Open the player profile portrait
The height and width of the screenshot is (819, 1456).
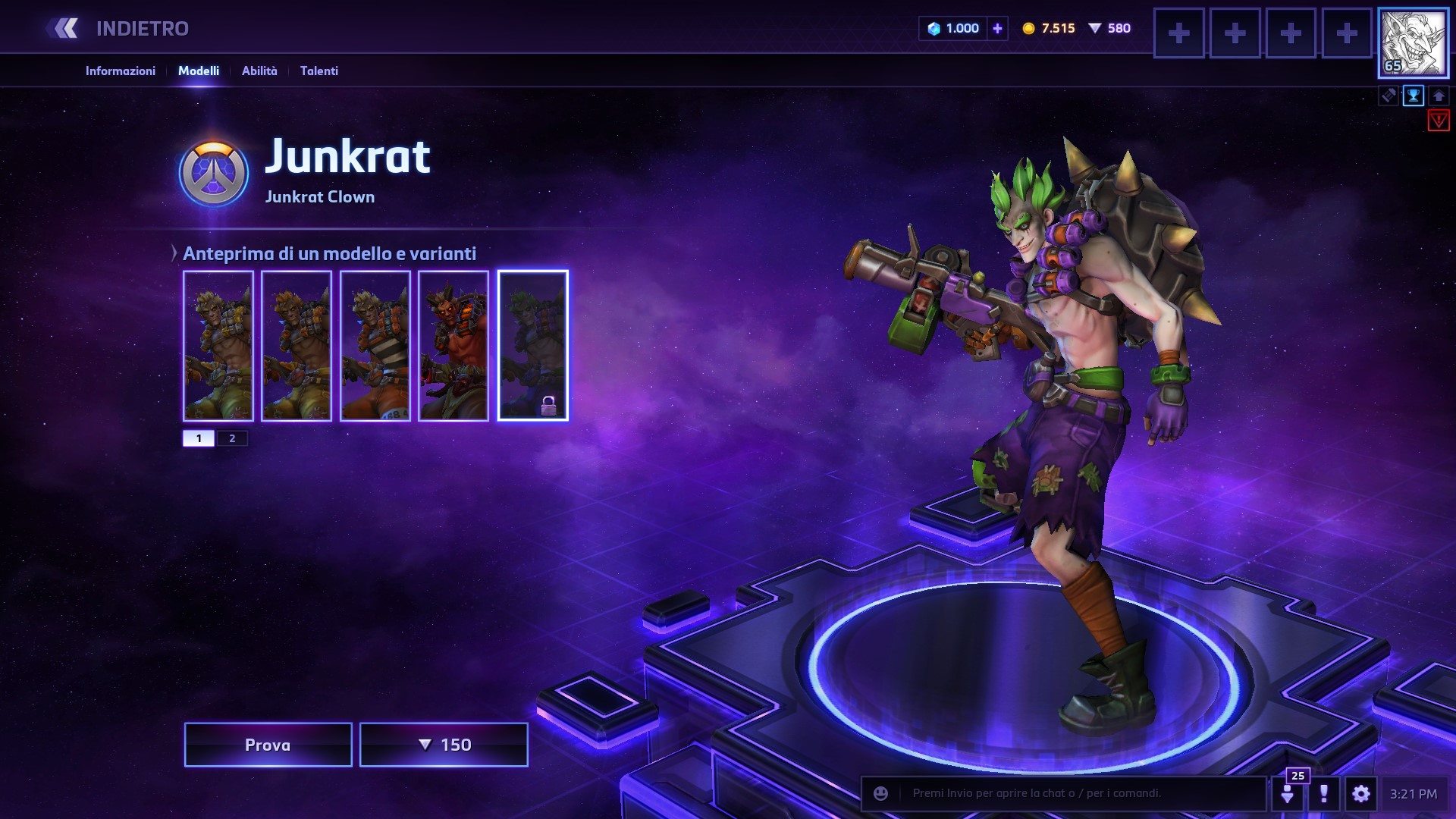[1412, 43]
